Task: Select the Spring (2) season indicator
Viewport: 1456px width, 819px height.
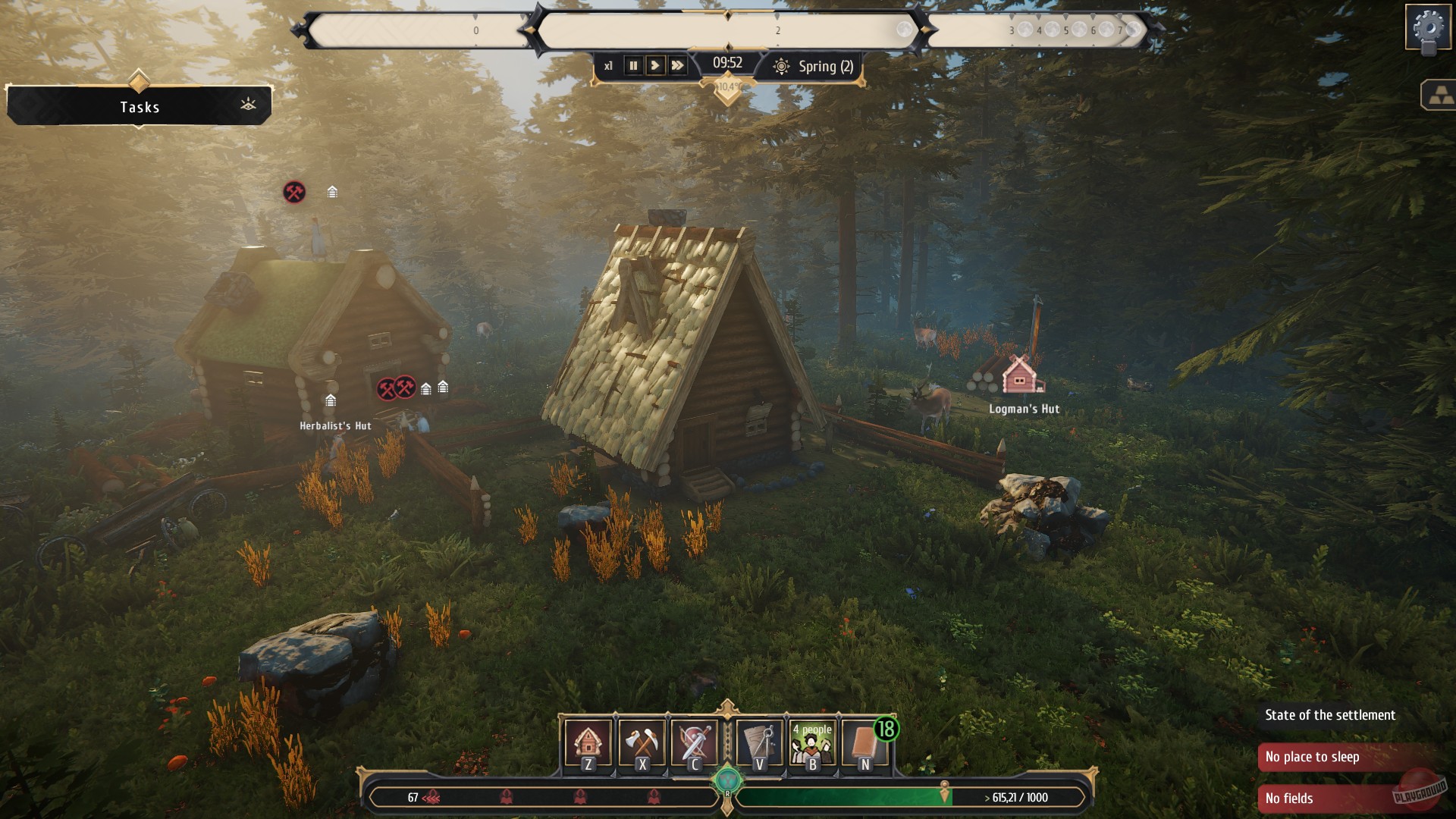Action: [x=814, y=67]
